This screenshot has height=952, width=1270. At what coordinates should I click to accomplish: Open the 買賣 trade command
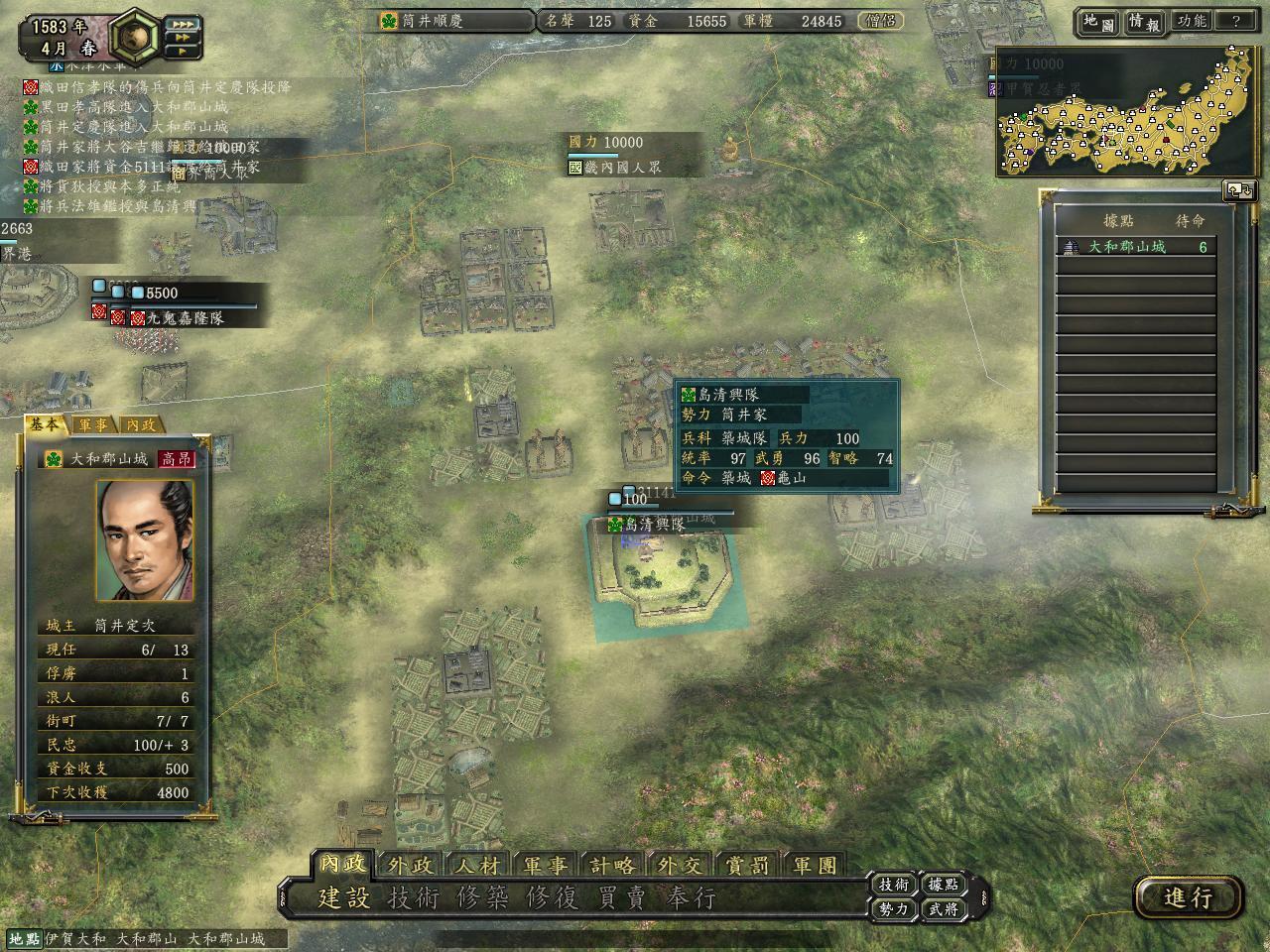(622, 898)
